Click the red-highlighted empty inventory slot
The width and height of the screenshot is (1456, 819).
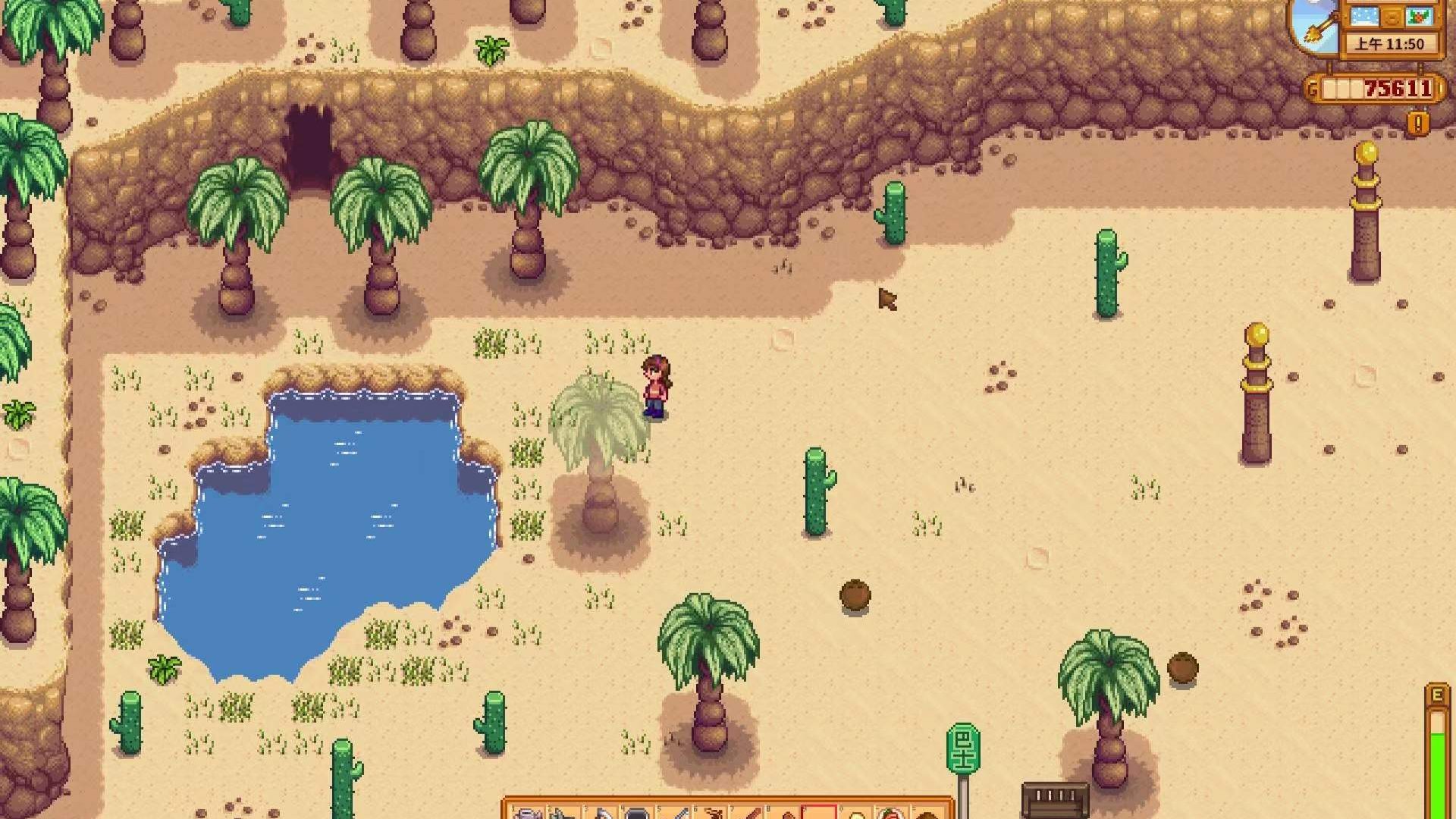(821, 810)
